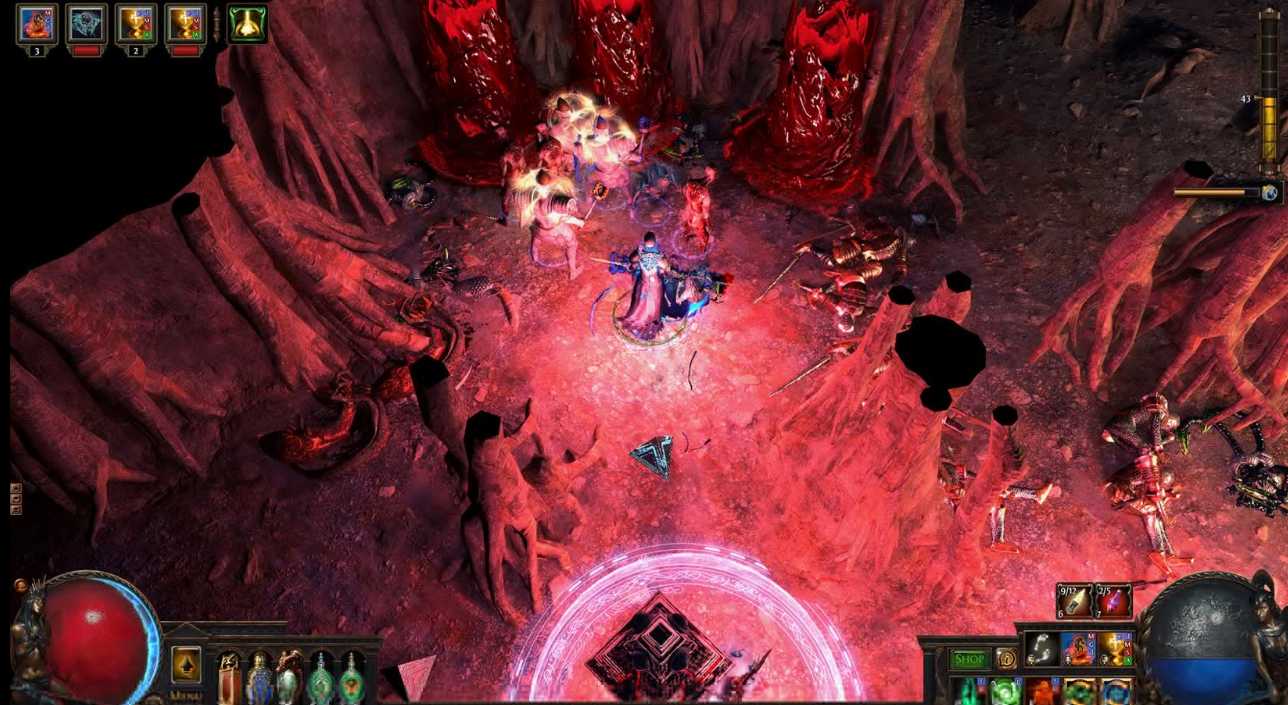
Task: Click the gold up-arrow level-up button
Action: click(186, 664)
